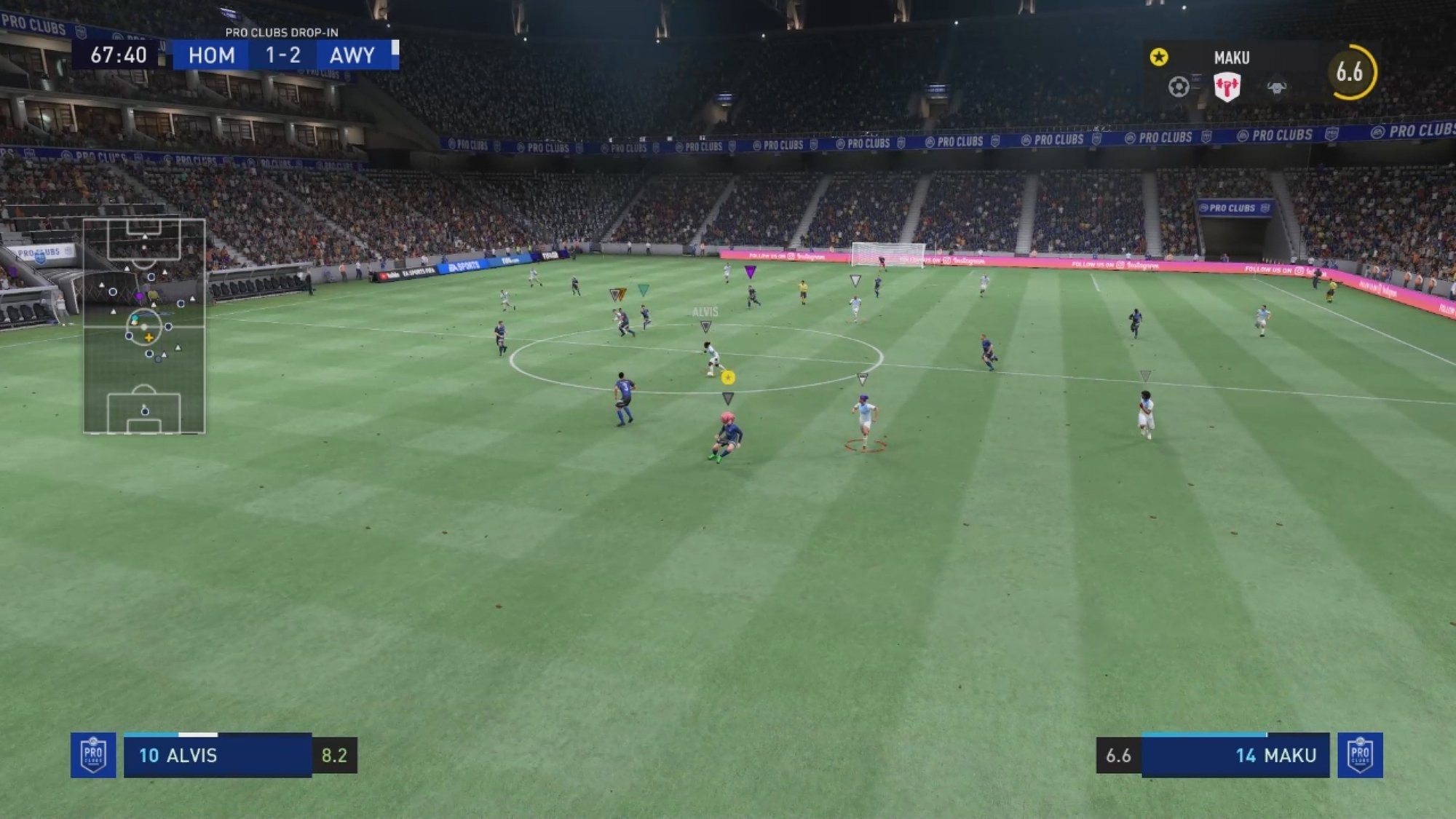
Task: Toggle the HOM team name on the scoreboard
Action: [213, 55]
